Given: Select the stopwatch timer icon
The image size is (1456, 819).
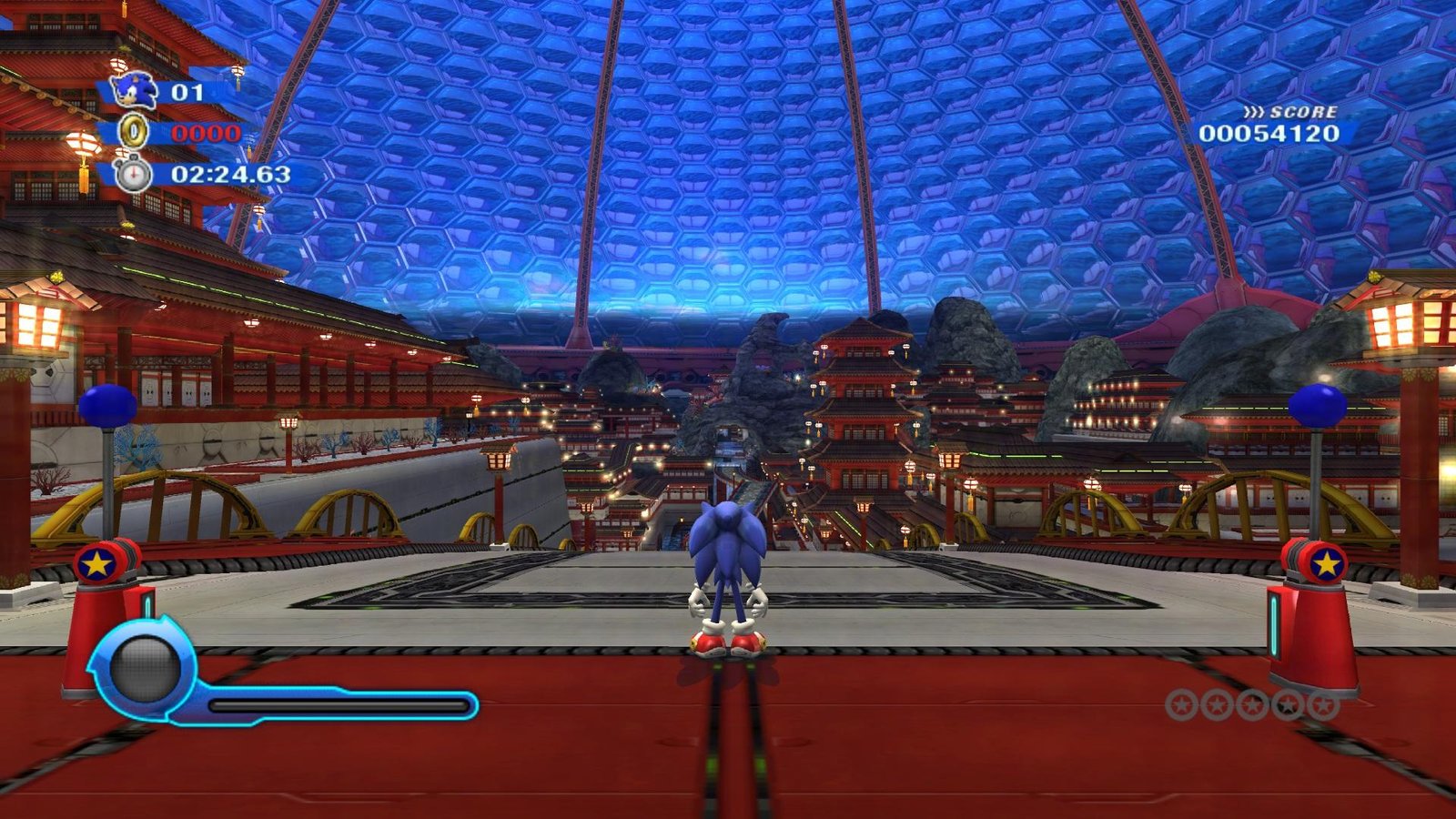Looking at the screenshot, I should pyautogui.click(x=134, y=174).
